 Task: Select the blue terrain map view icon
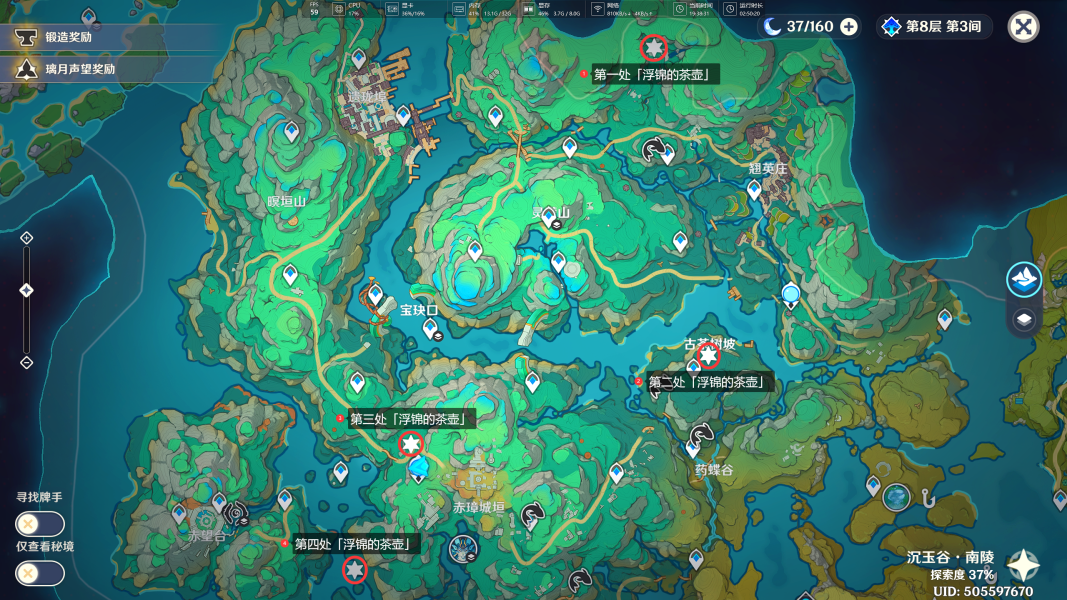click(x=1023, y=280)
